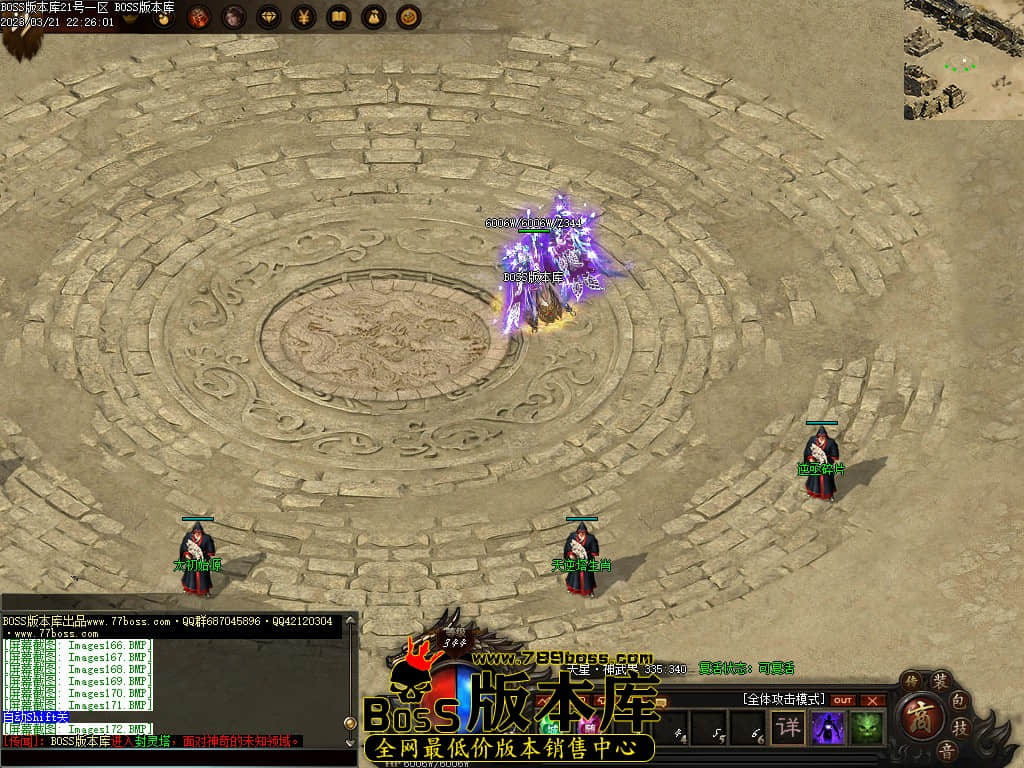The width and height of the screenshot is (1024, 768).
Task: Click the 详 details button
Action: [789, 727]
